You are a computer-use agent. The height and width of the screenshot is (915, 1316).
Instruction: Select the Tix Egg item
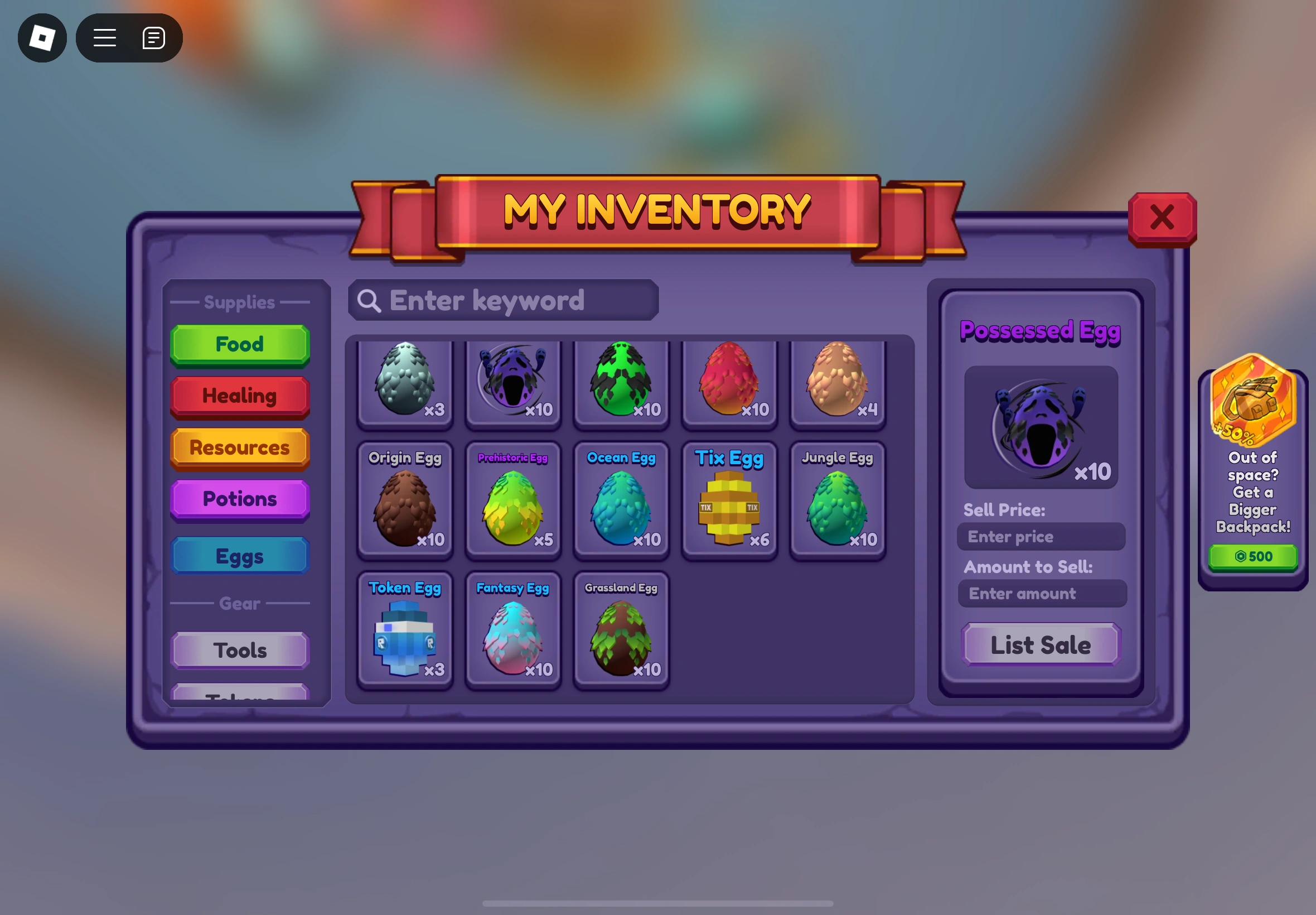[x=729, y=502]
